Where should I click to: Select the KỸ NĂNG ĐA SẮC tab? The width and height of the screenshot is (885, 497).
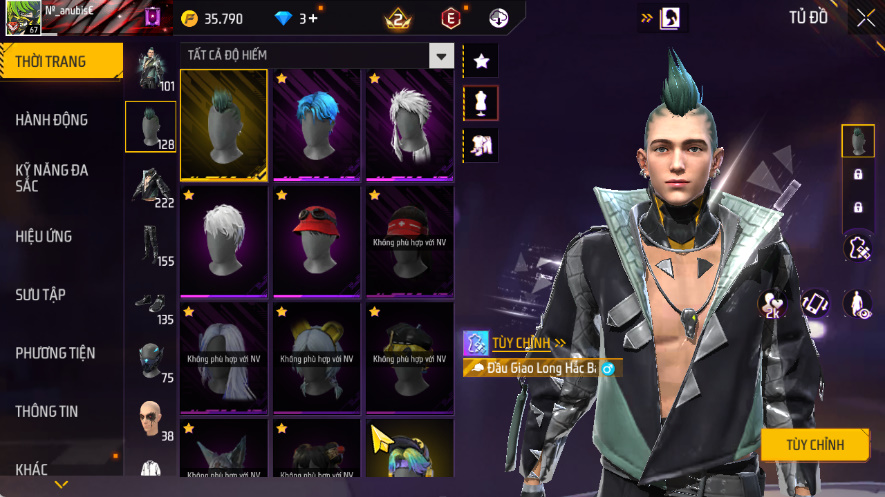pyautogui.click(x=52, y=178)
